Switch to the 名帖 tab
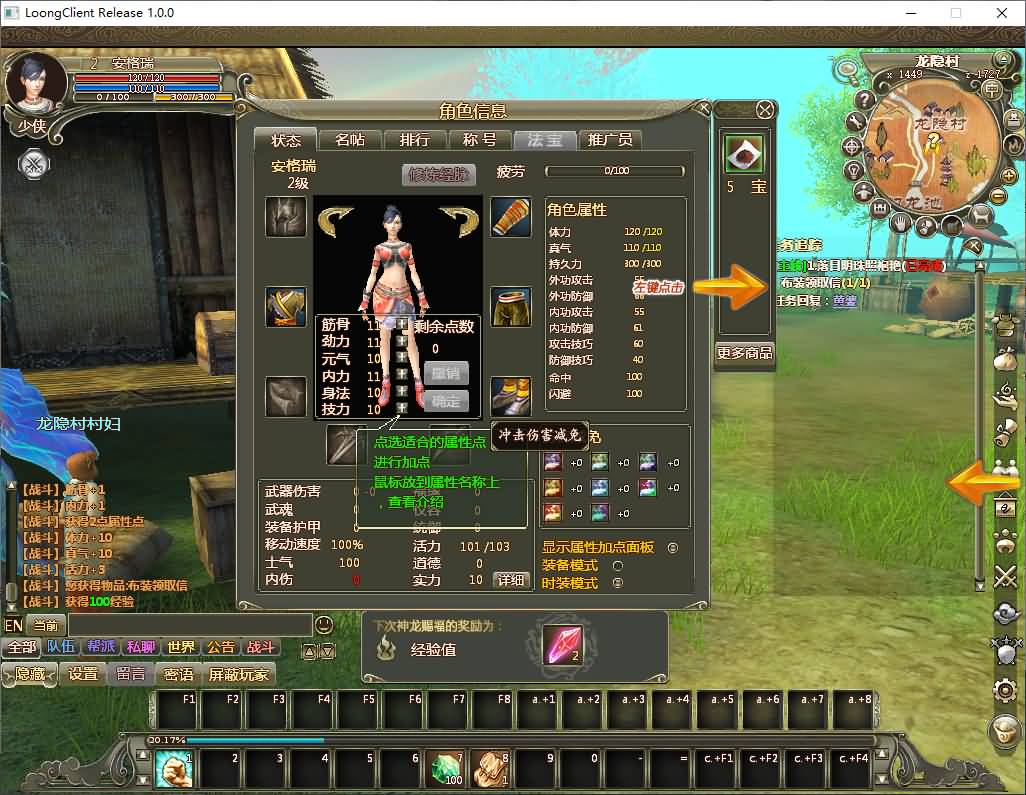The image size is (1026, 795). click(x=349, y=140)
